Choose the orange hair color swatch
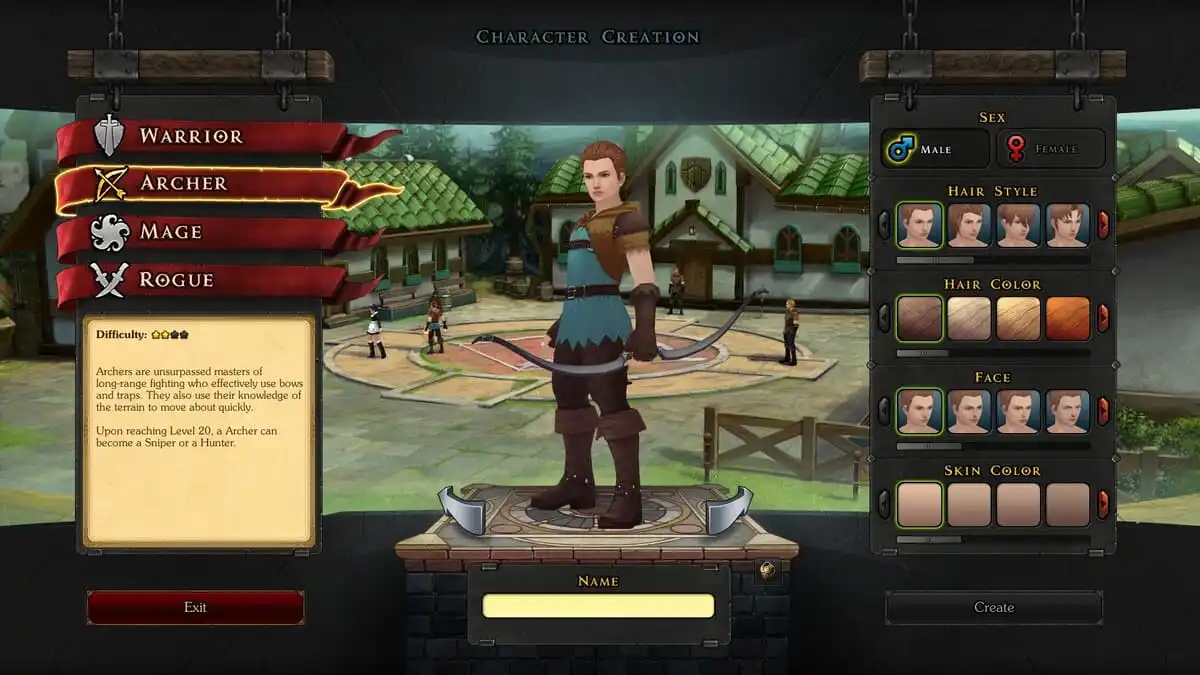1200x675 pixels. 1067,318
